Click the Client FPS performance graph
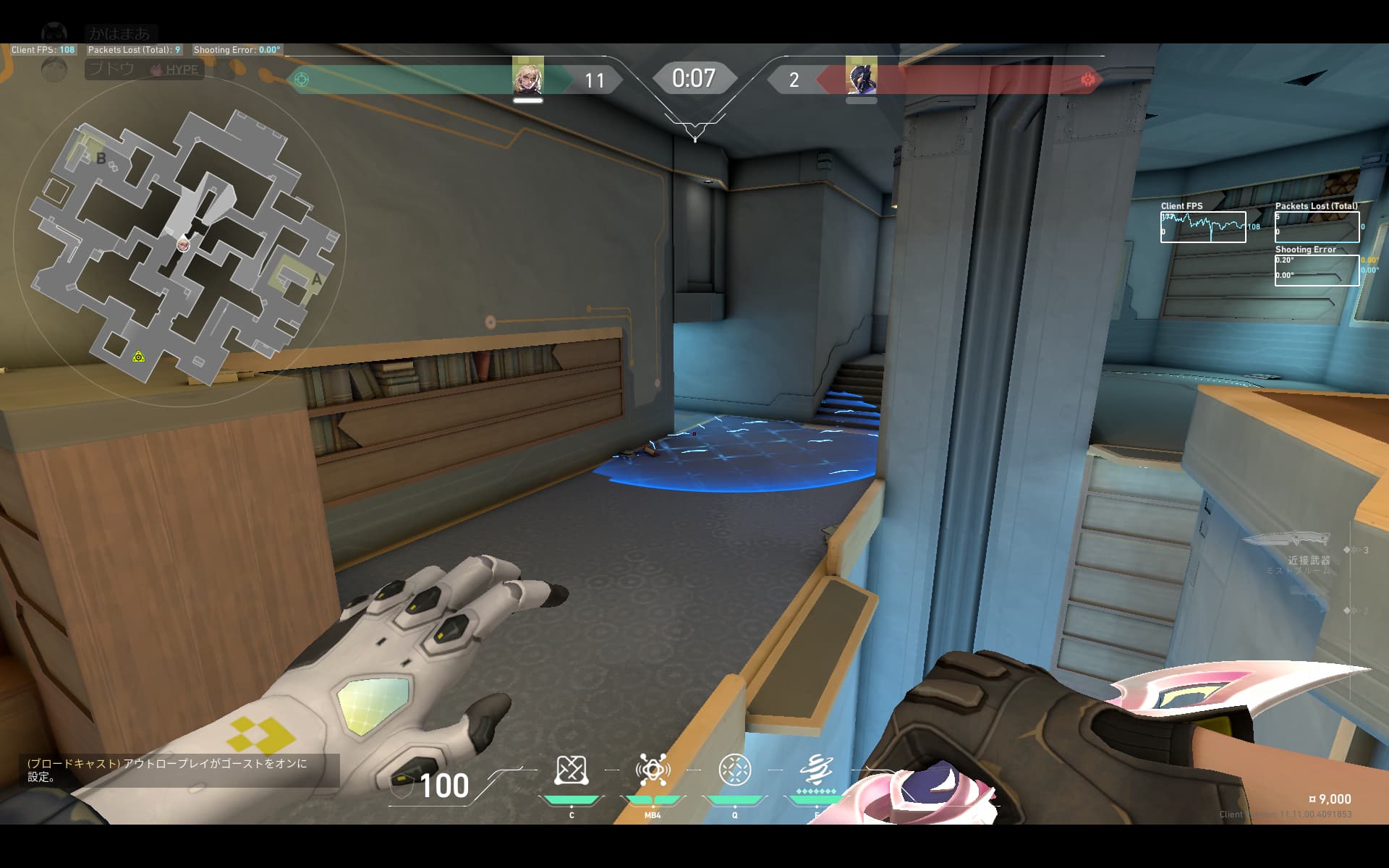Viewport: 1389px width, 868px height. coord(1203,227)
